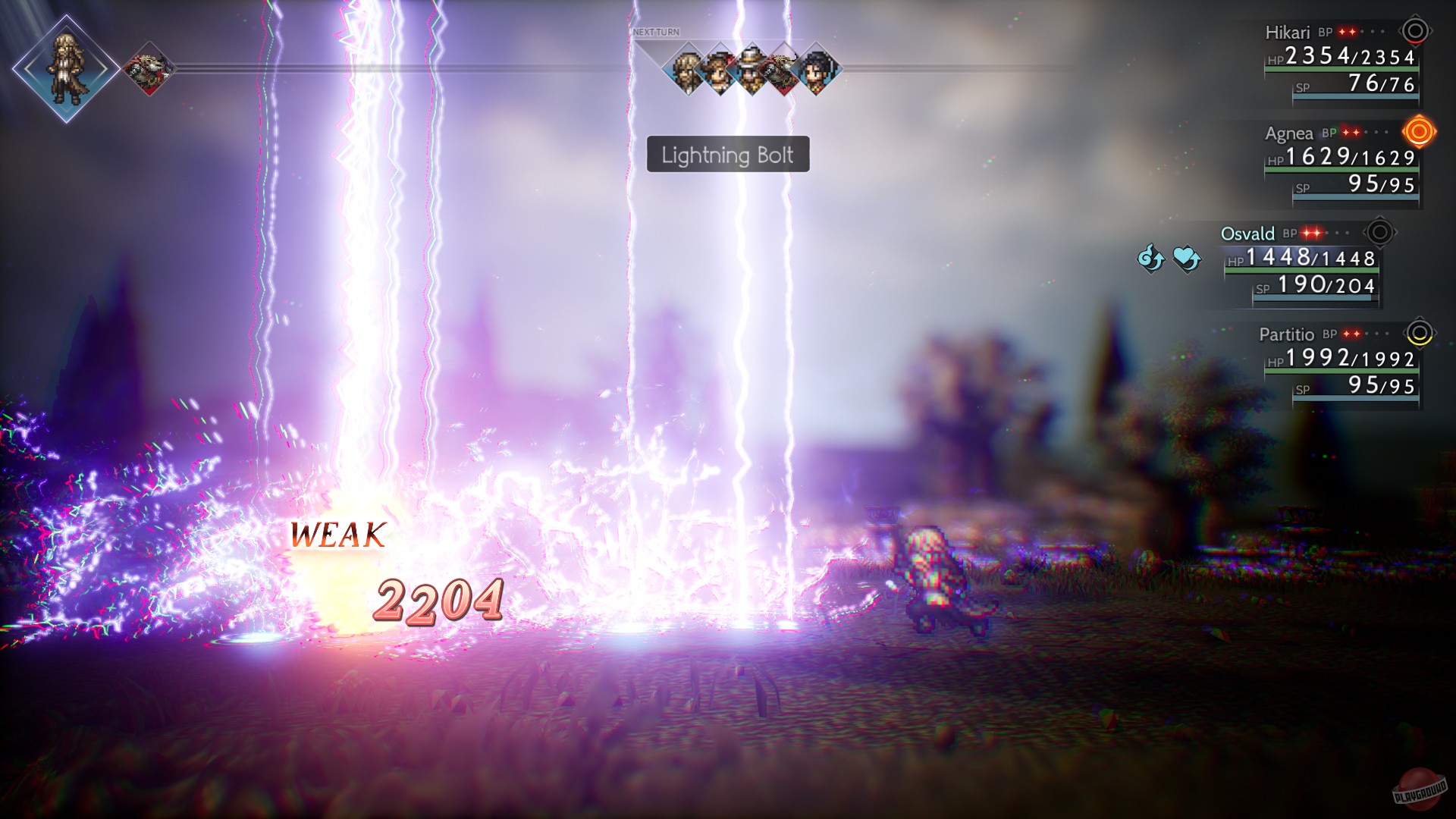This screenshot has width=1456, height=819.
Task: Click Agnea's BP star indicators
Action: point(1350,133)
